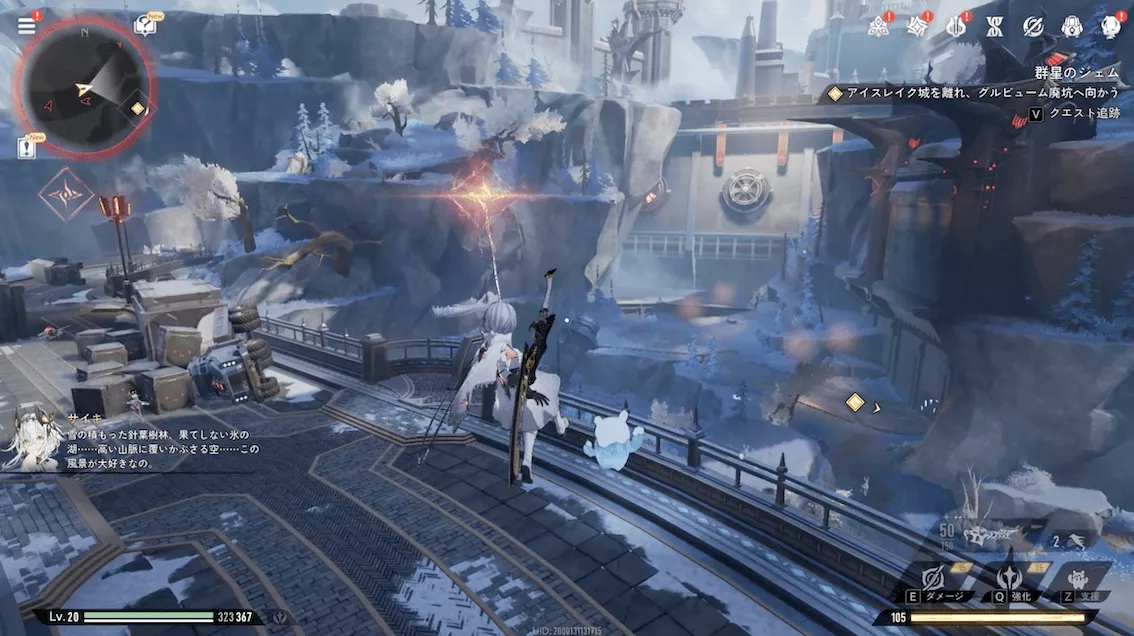
Task: Open the four-point star menu icon
Action: pyautogui.click(x=917, y=27)
